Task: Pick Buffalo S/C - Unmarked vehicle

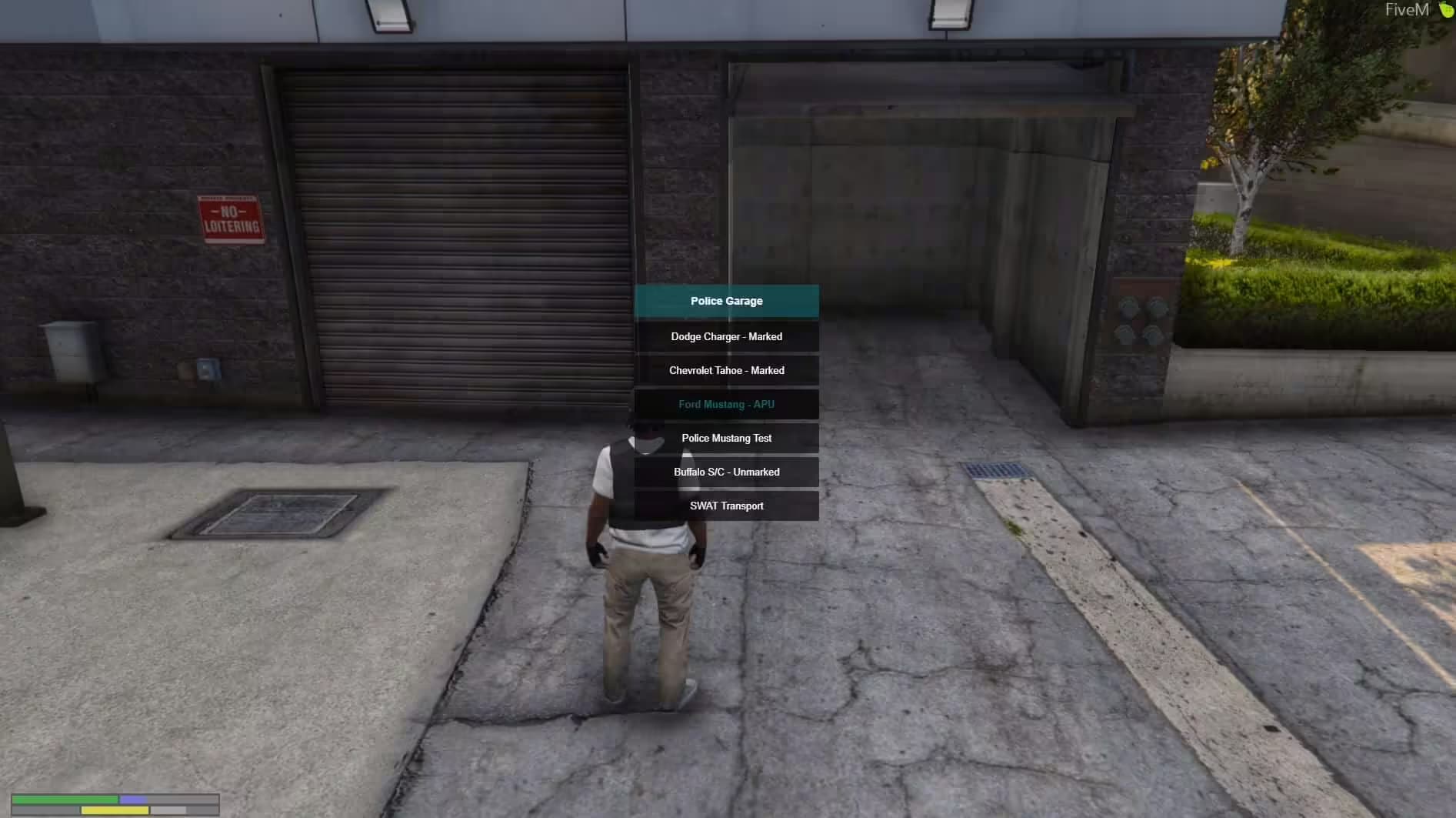Action: coord(726,472)
